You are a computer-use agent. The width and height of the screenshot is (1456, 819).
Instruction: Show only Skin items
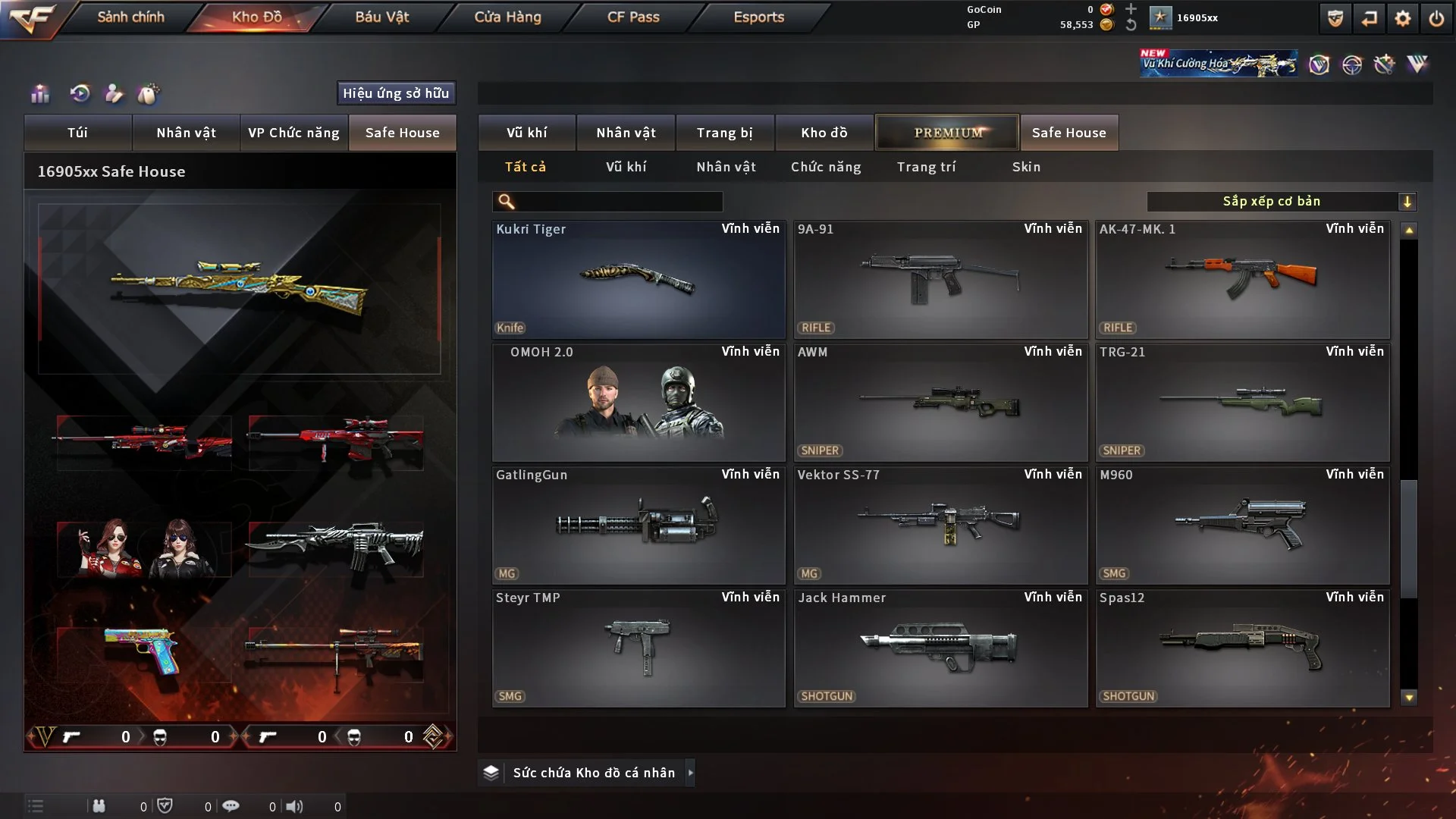[1026, 167]
